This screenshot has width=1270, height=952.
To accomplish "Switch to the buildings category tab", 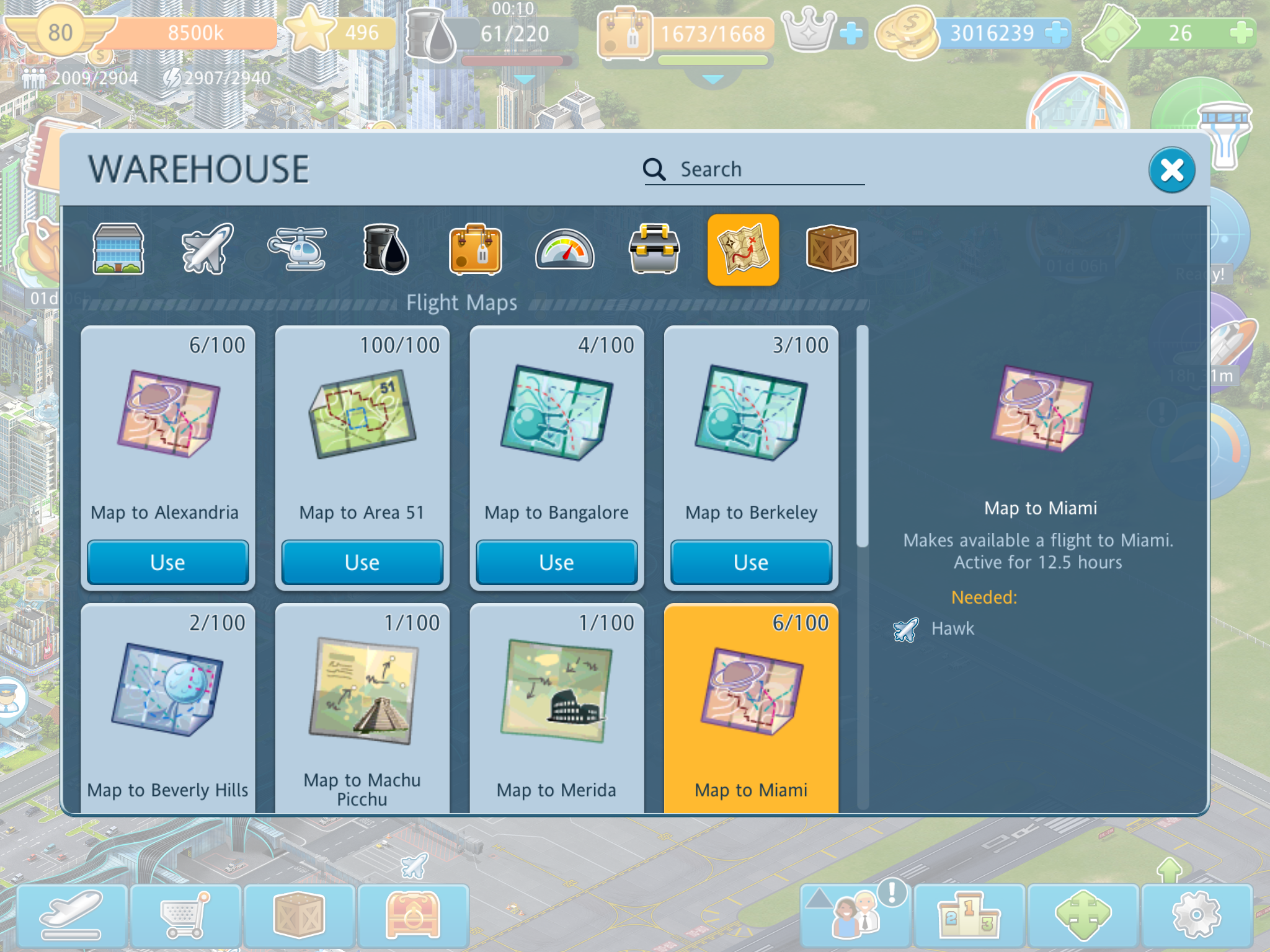I will 118,249.
